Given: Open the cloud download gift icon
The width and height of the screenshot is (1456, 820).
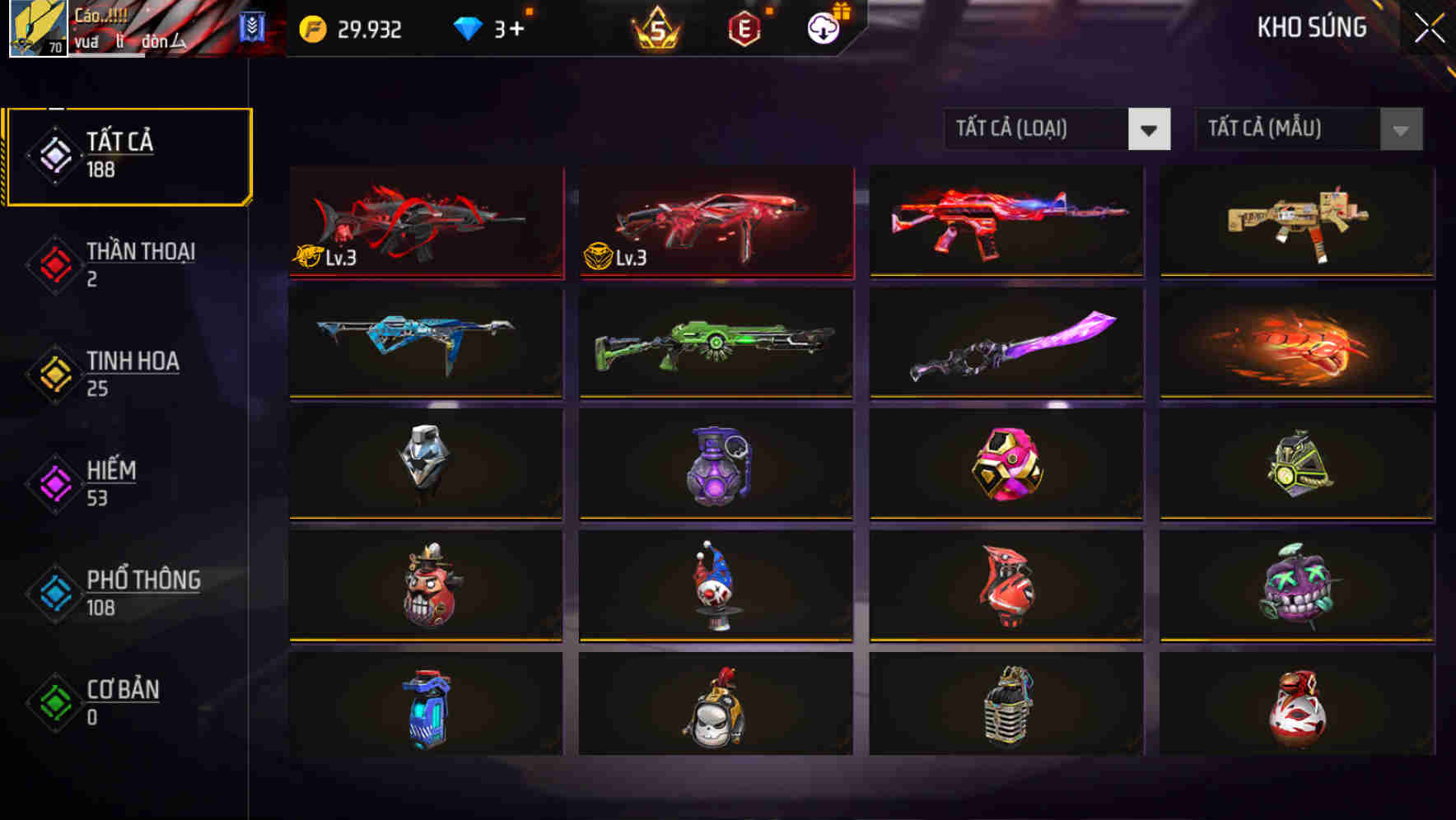Looking at the screenshot, I should coord(824,30).
